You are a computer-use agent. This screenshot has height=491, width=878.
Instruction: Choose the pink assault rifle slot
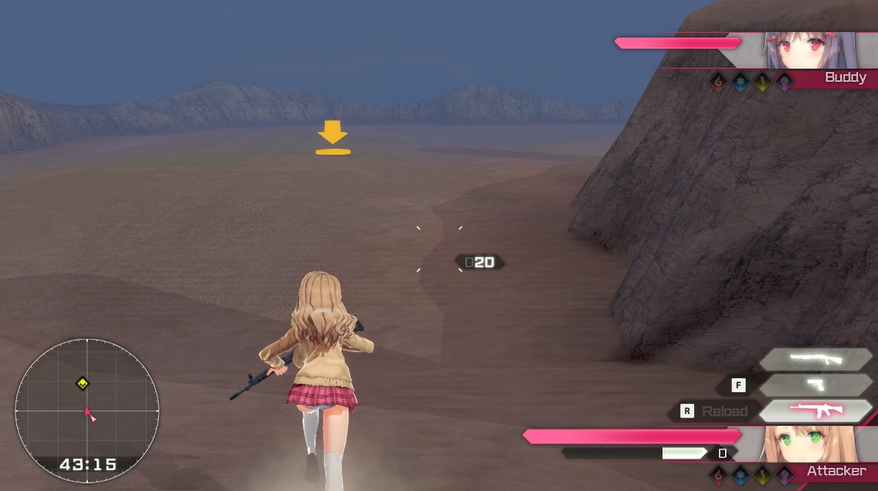(815, 410)
